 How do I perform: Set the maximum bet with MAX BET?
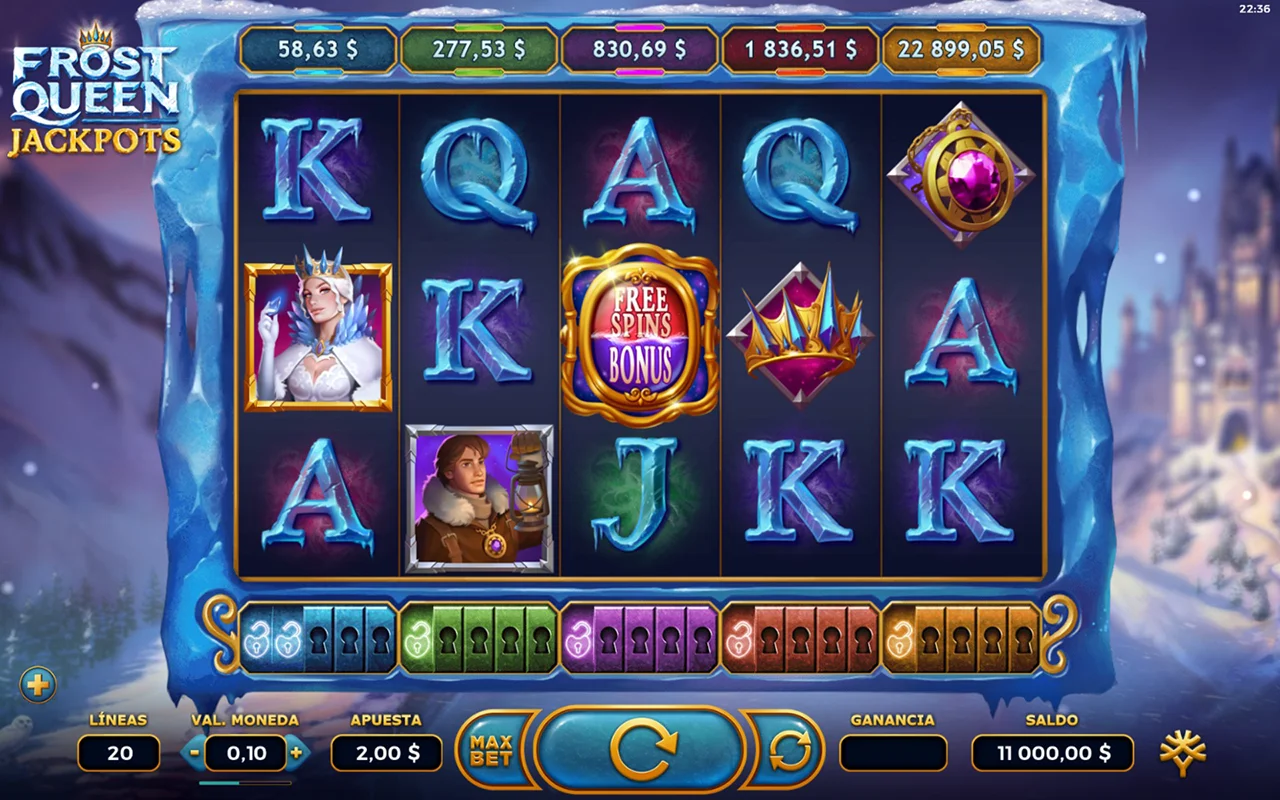point(491,751)
